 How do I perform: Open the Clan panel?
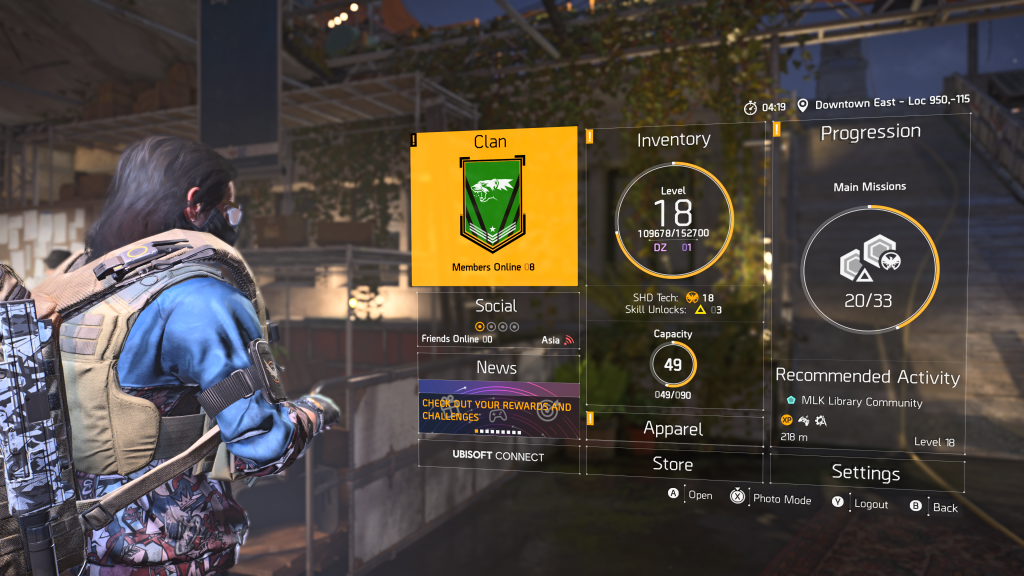coord(494,207)
